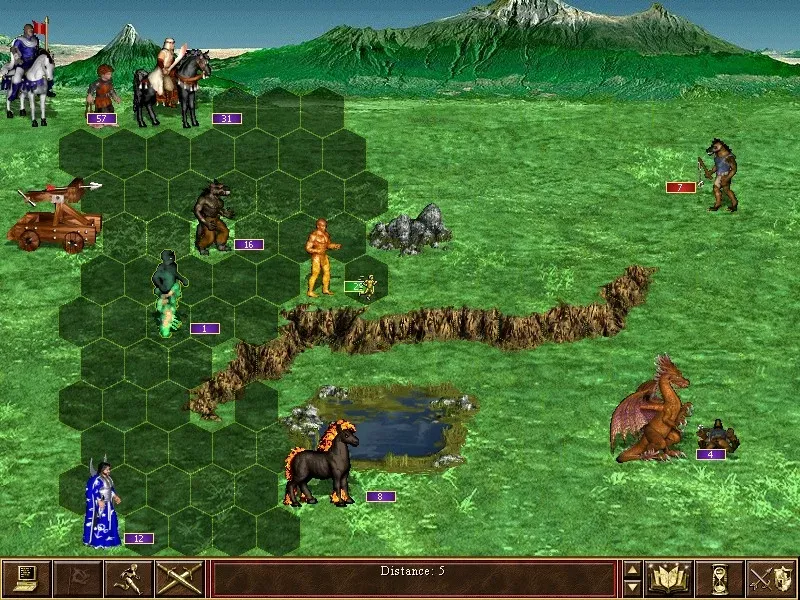
Task: Defend using the sword and shield button
Action: tap(771, 578)
